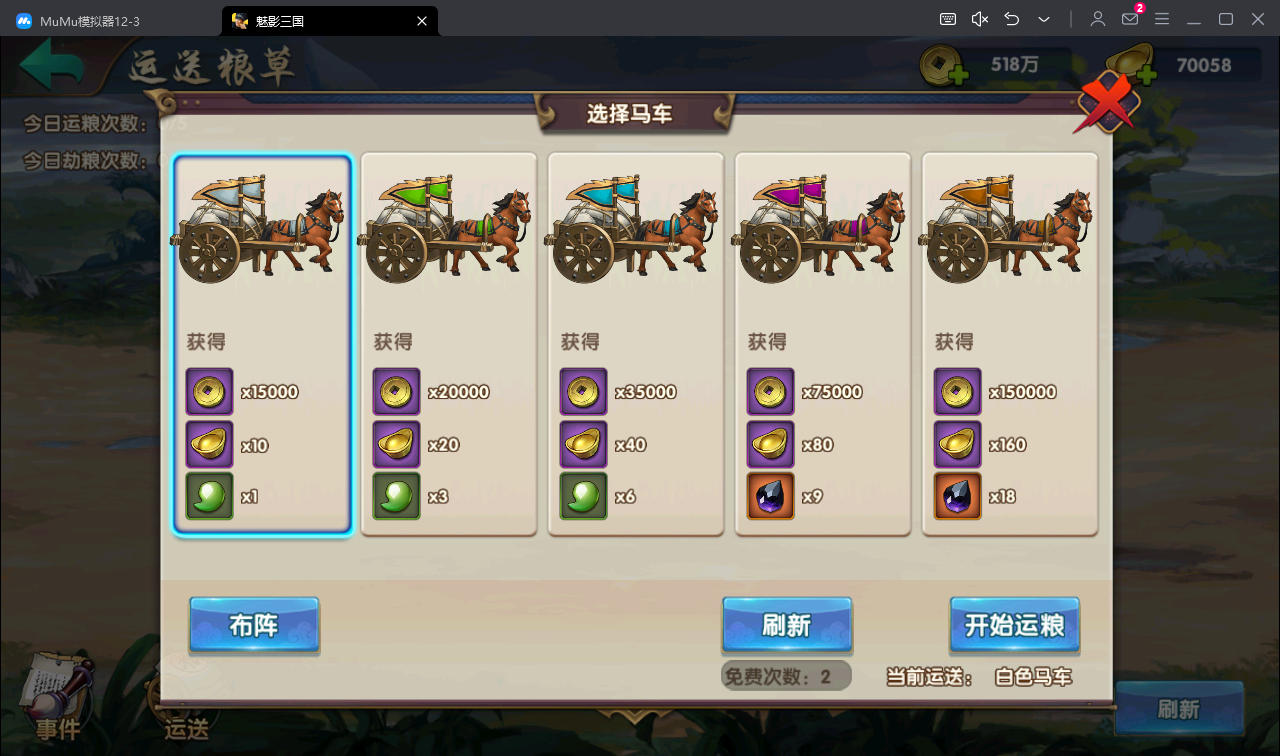The height and width of the screenshot is (756, 1280).
Task: Select the purple-flag carriage card
Action: click(x=822, y=344)
